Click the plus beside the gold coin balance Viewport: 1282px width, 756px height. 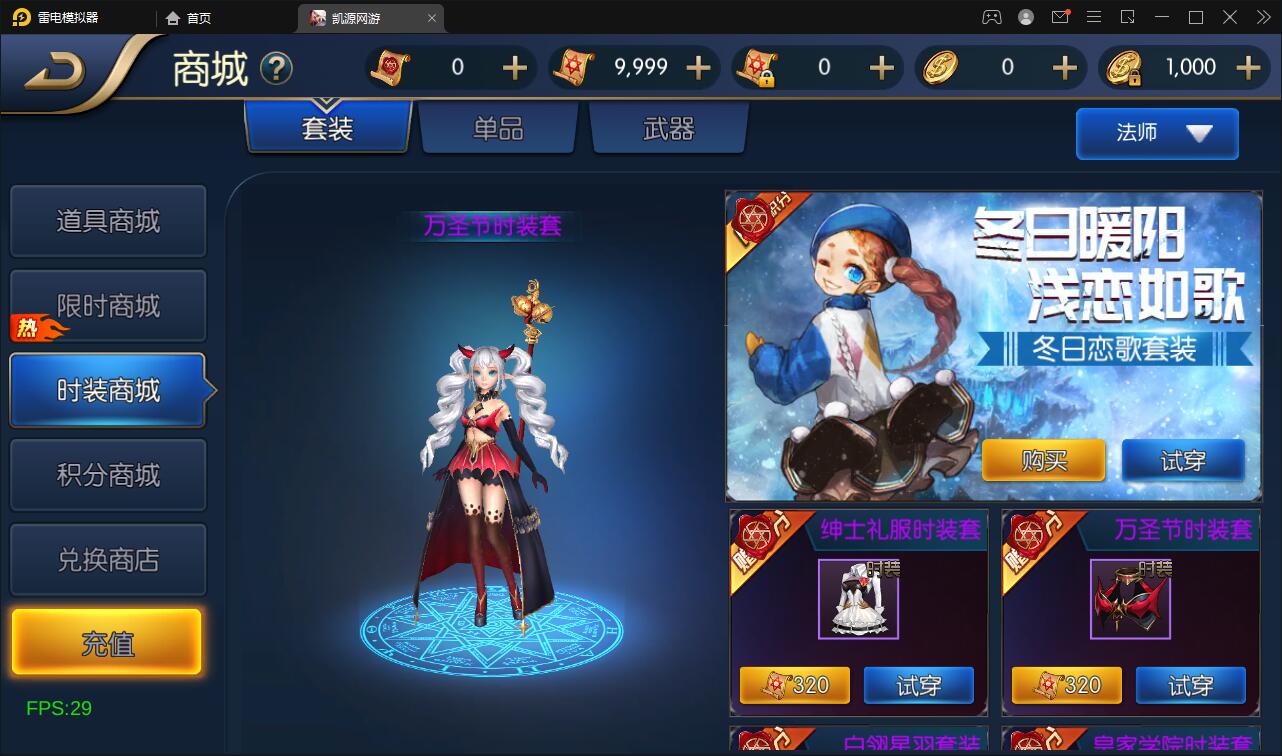(x=1064, y=67)
